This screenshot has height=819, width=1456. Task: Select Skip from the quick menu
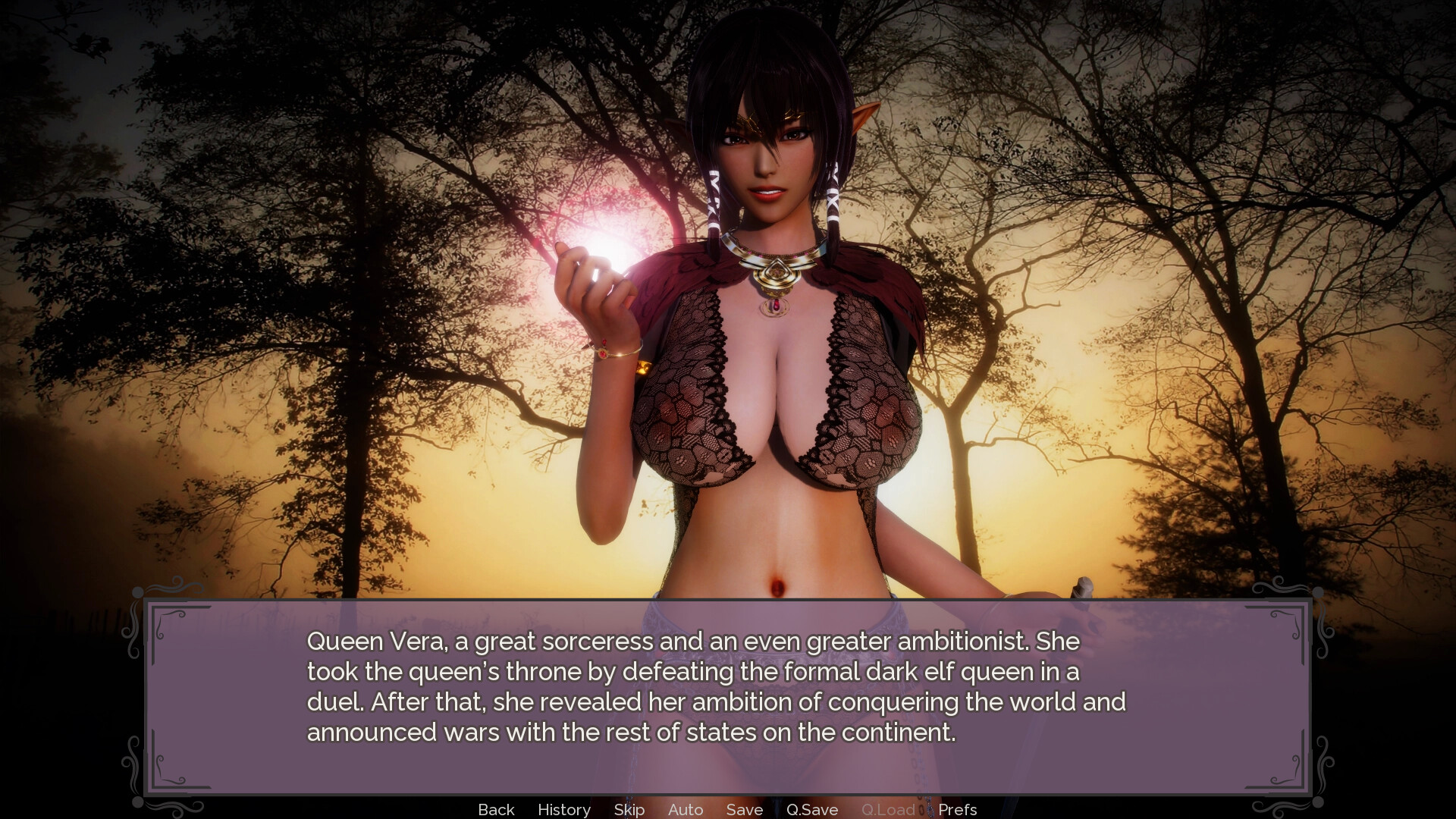(628, 809)
